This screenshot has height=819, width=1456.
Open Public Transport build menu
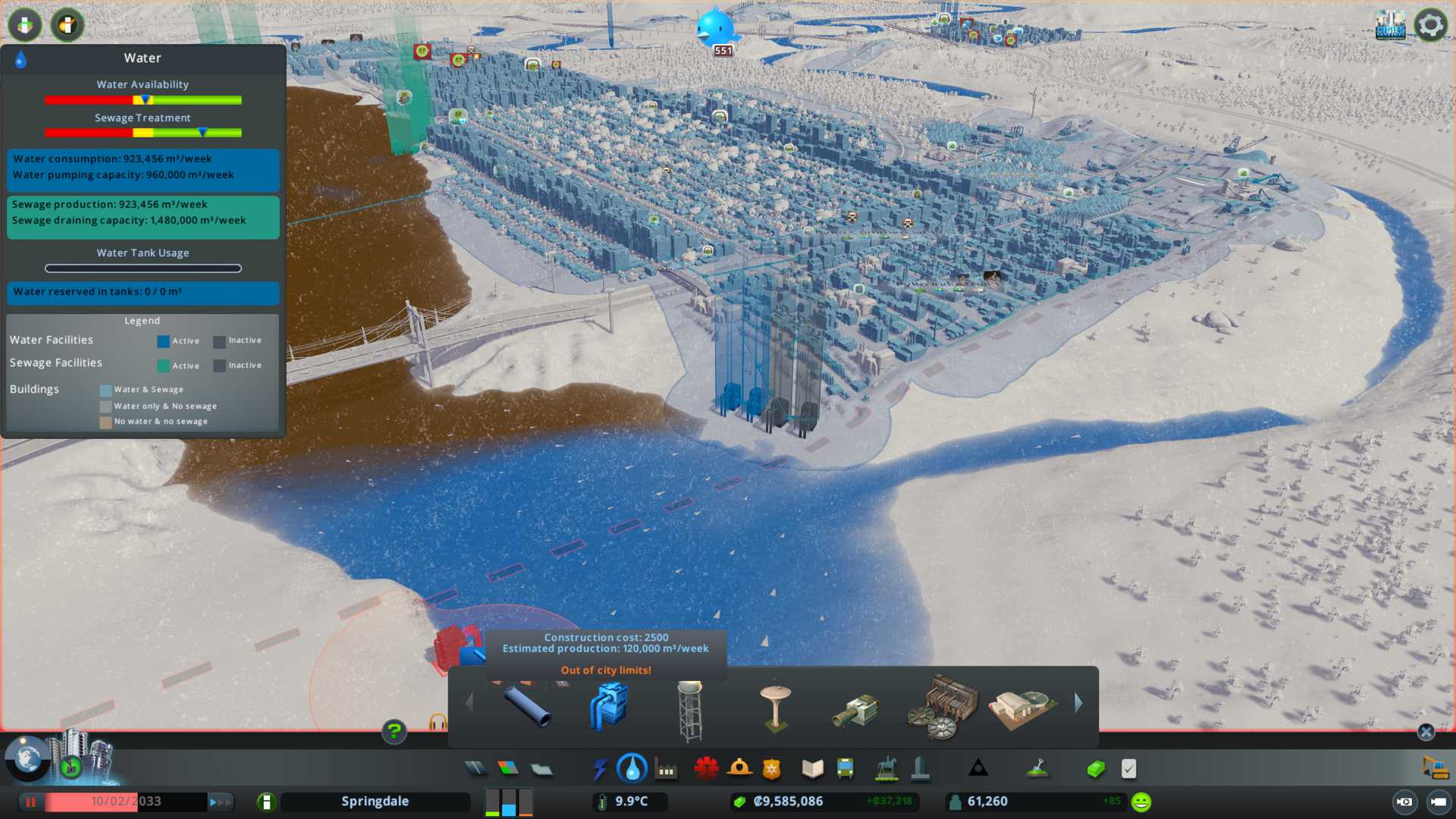(x=846, y=769)
